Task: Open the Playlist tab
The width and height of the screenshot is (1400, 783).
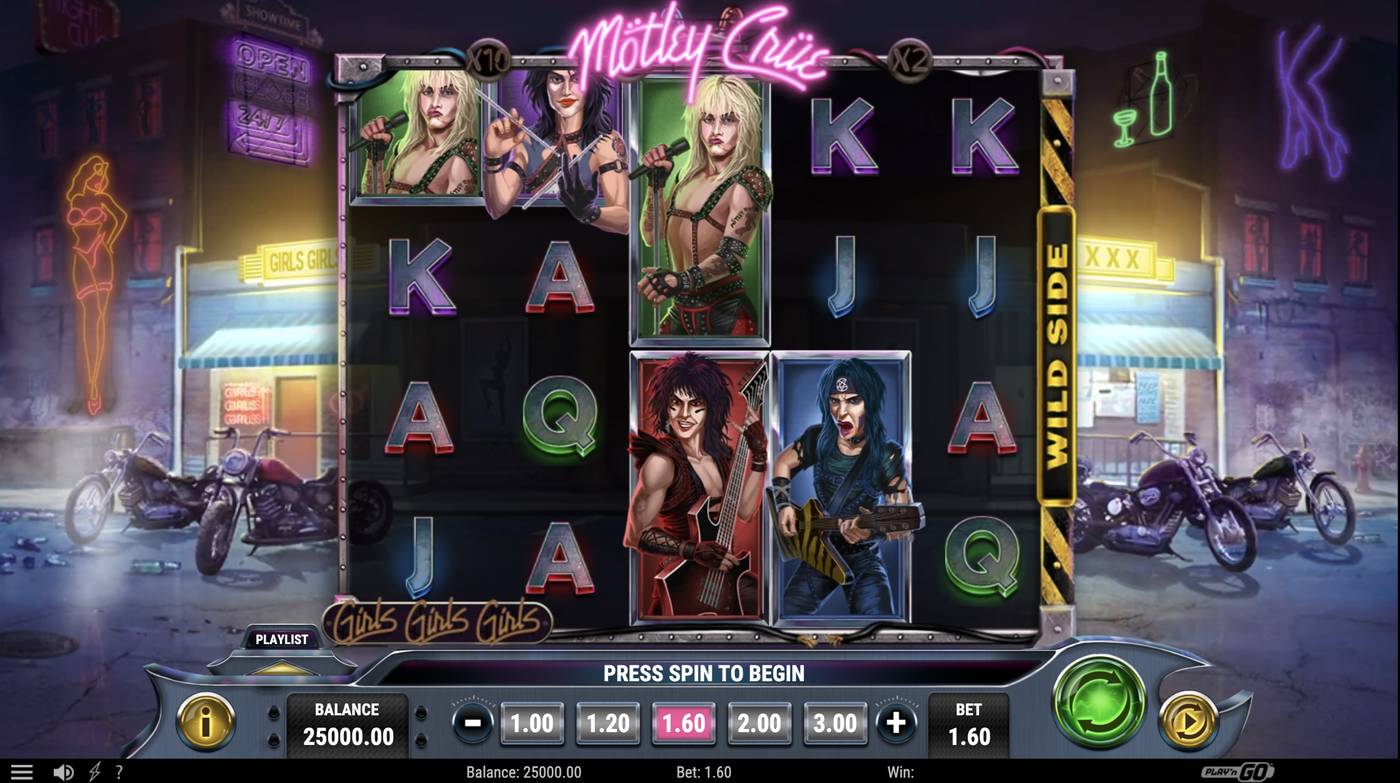Action: coord(281,639)
